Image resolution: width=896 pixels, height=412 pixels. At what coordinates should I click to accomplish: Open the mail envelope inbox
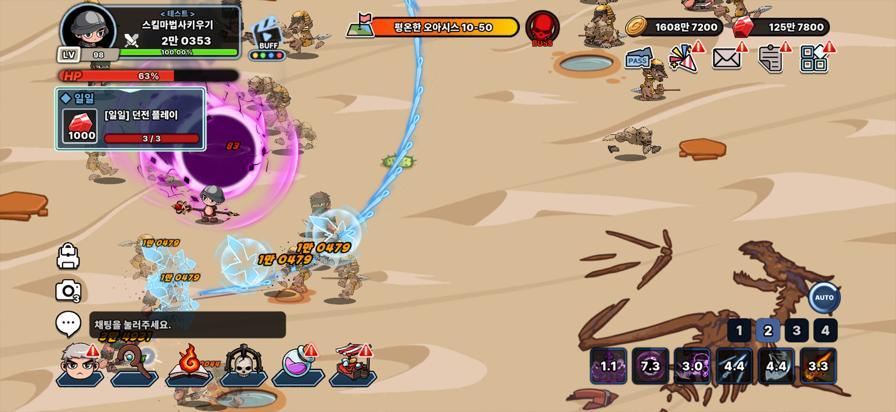tap(727, 58)
